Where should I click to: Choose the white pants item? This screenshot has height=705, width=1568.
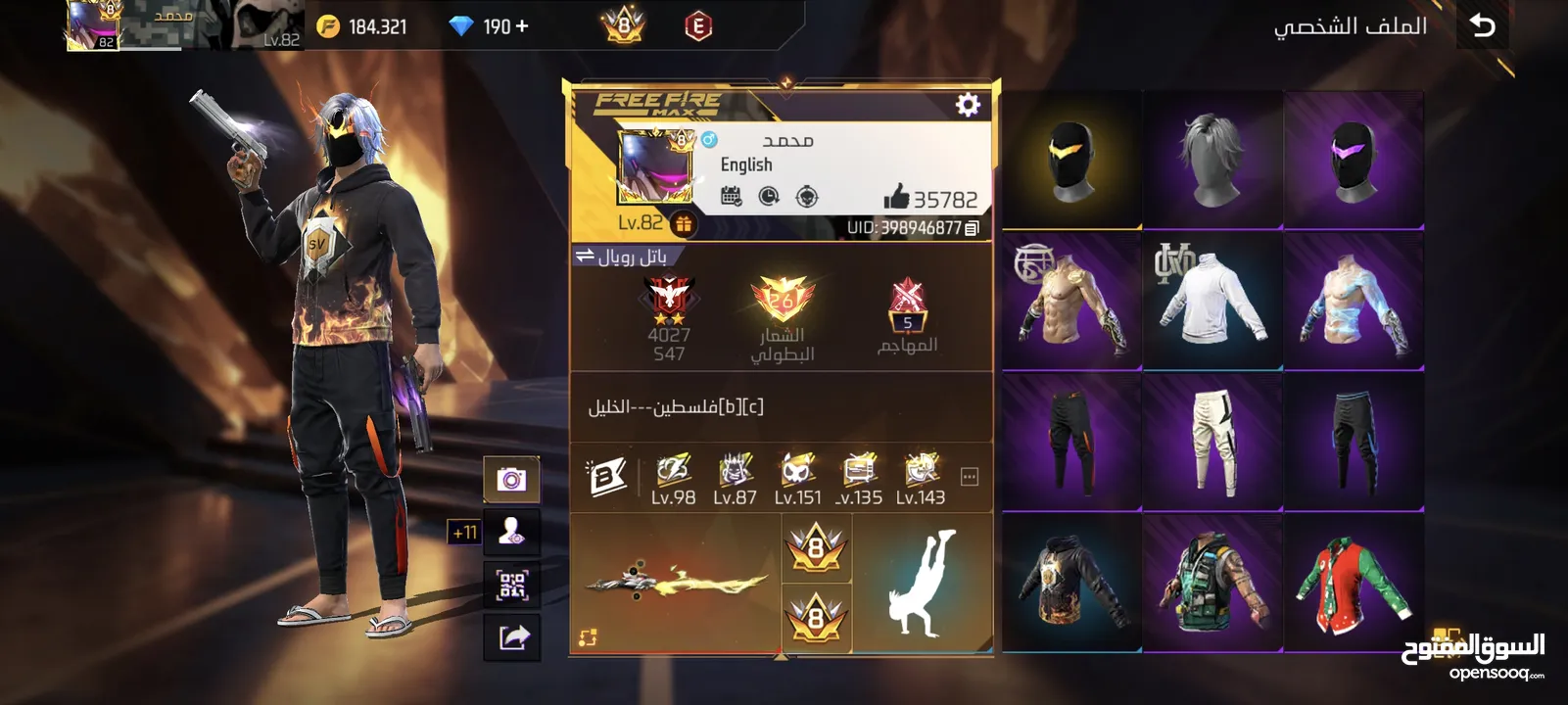(1212, 442)
